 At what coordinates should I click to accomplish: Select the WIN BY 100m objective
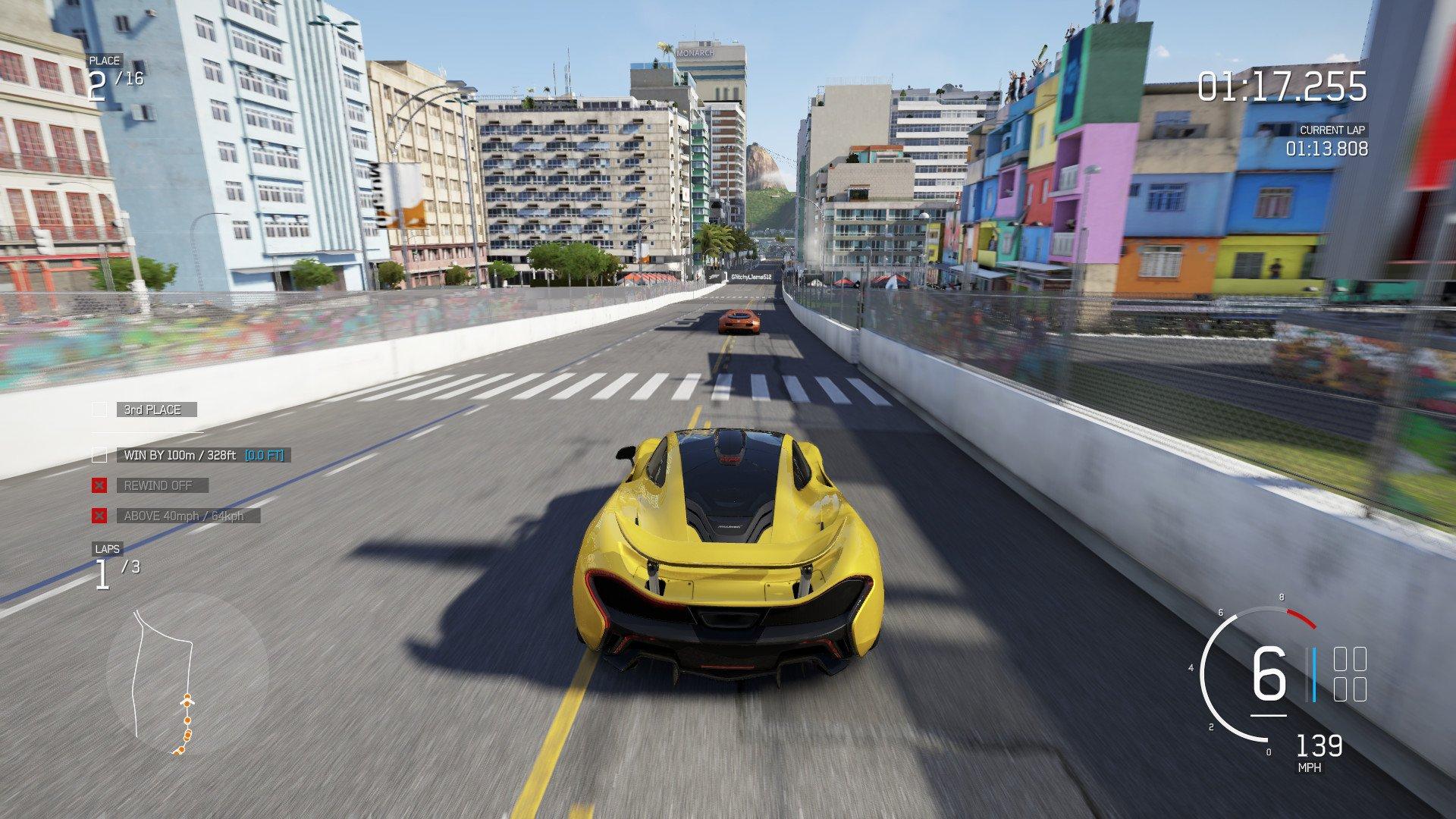[203, 455]
